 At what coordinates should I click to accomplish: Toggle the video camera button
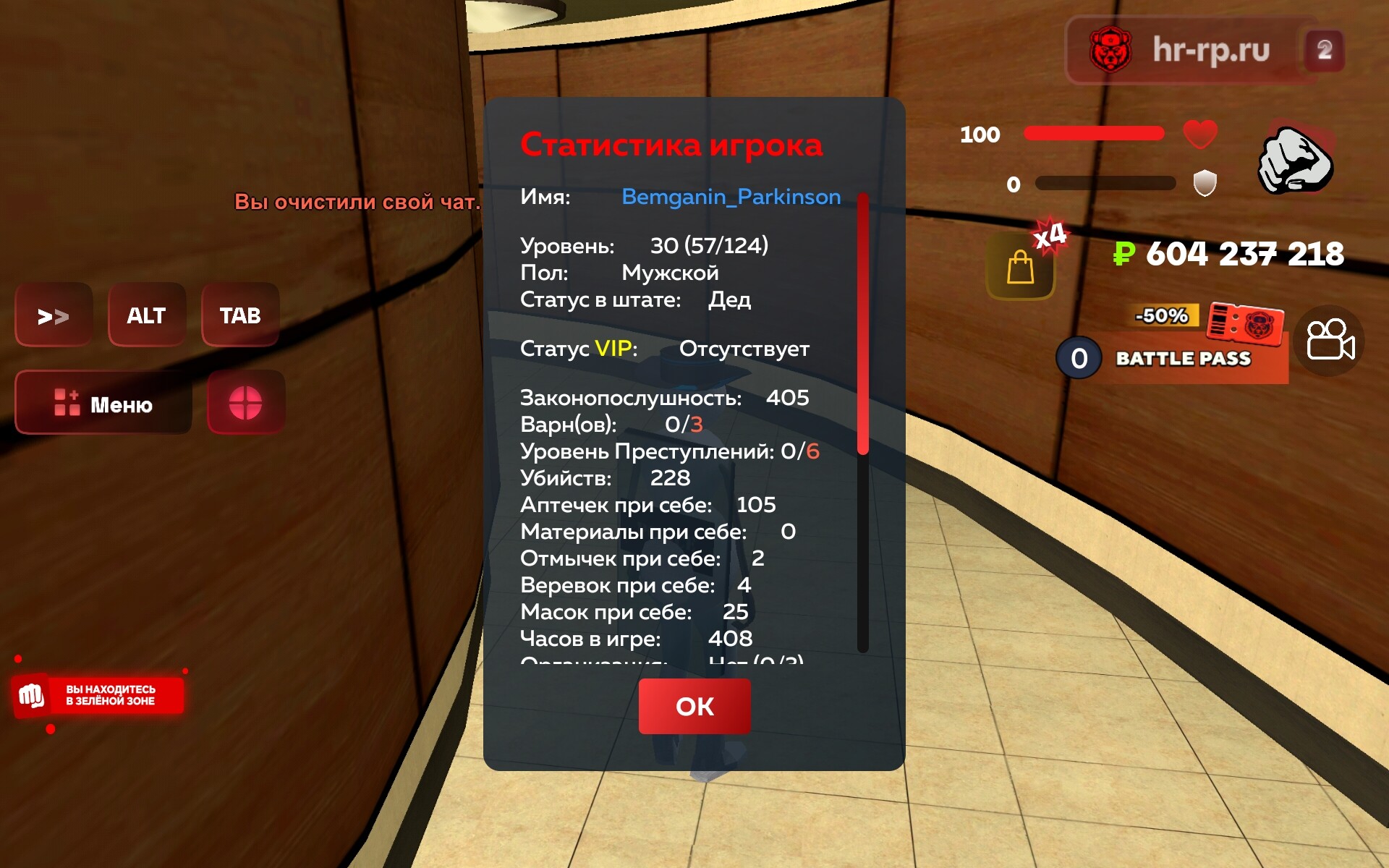(x=1329, y=340)
